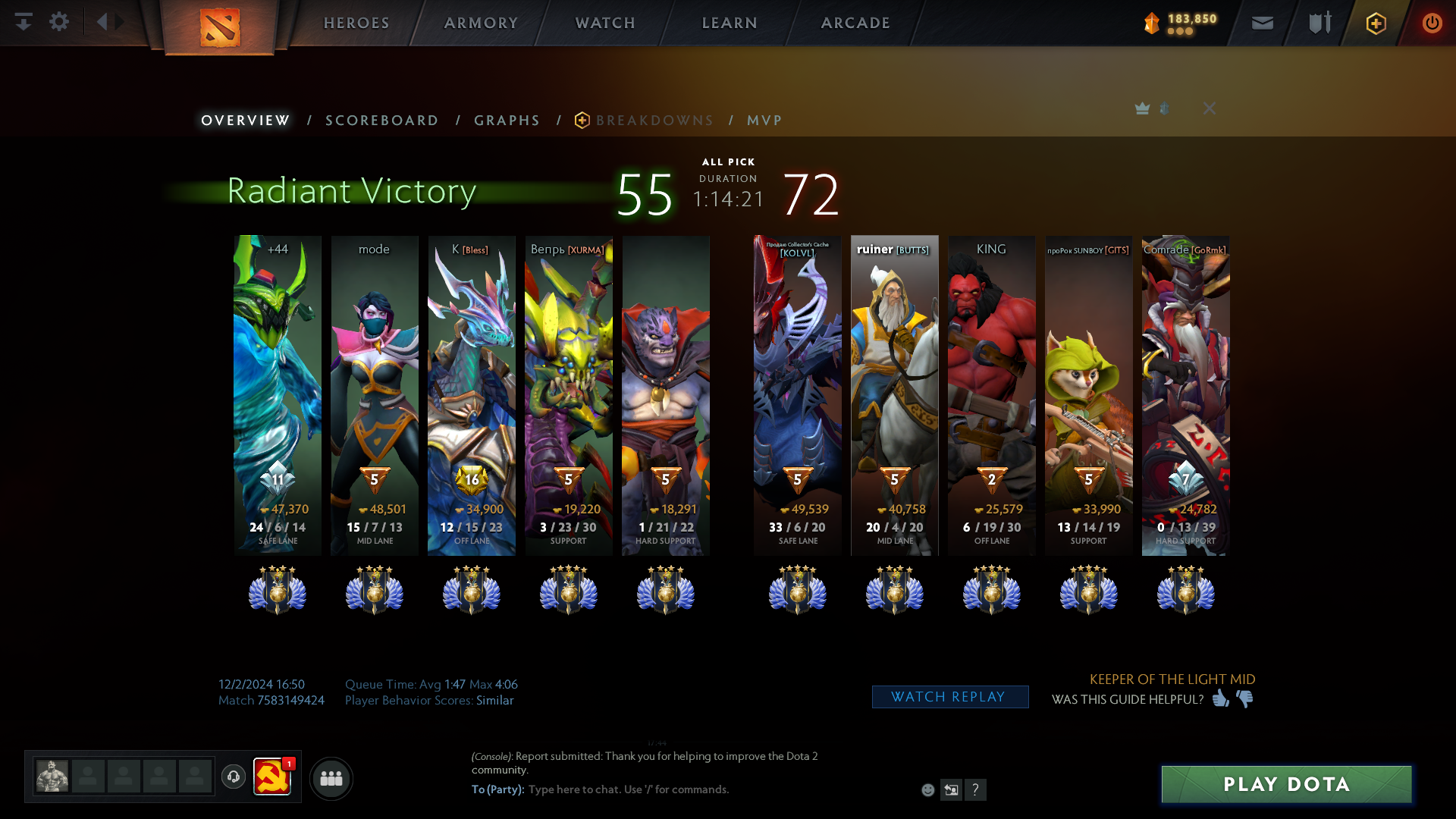
Task: Show the Graphs tab
Action: [507, 121]
